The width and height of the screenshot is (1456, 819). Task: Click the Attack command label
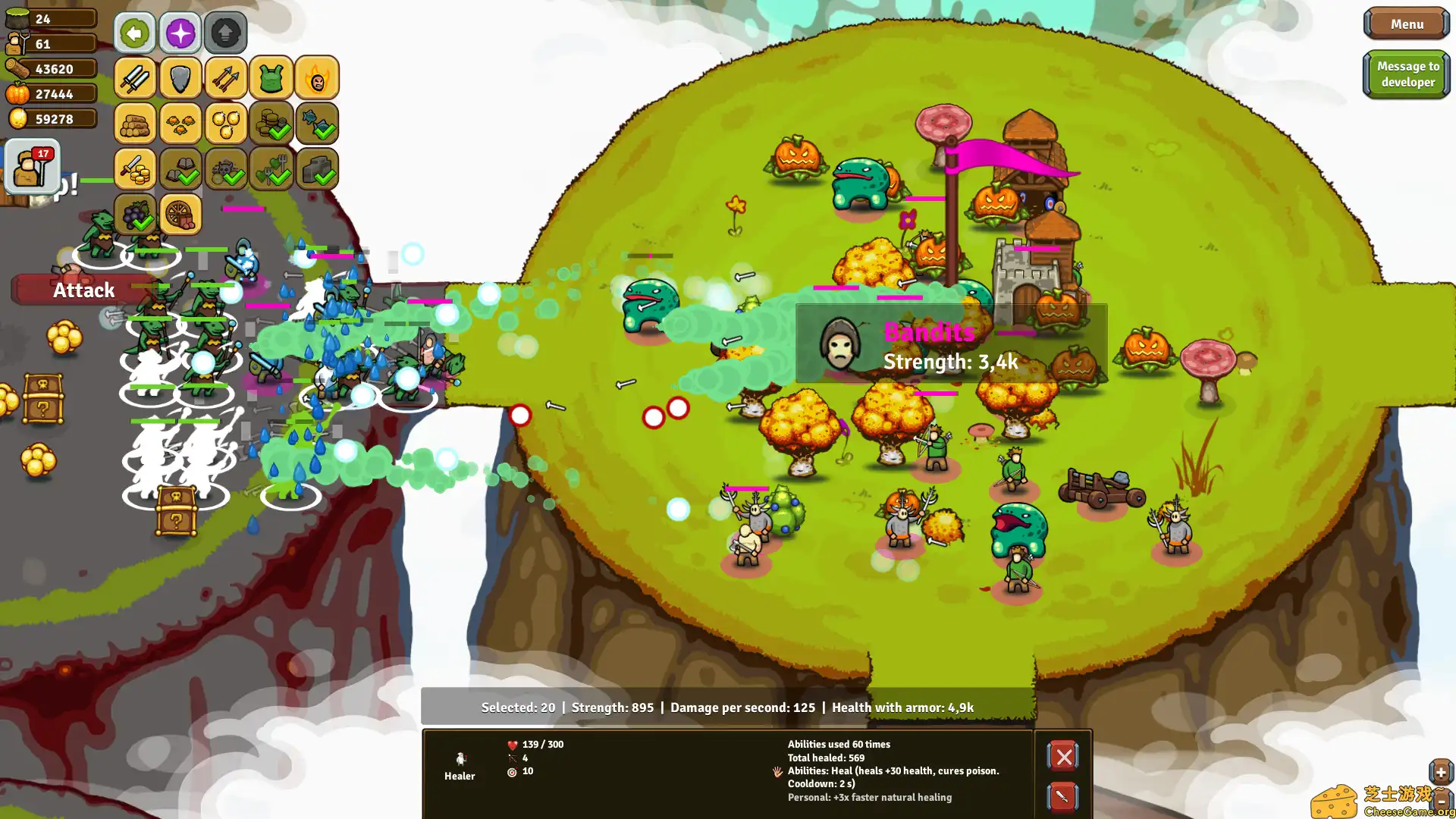[83, 290]
